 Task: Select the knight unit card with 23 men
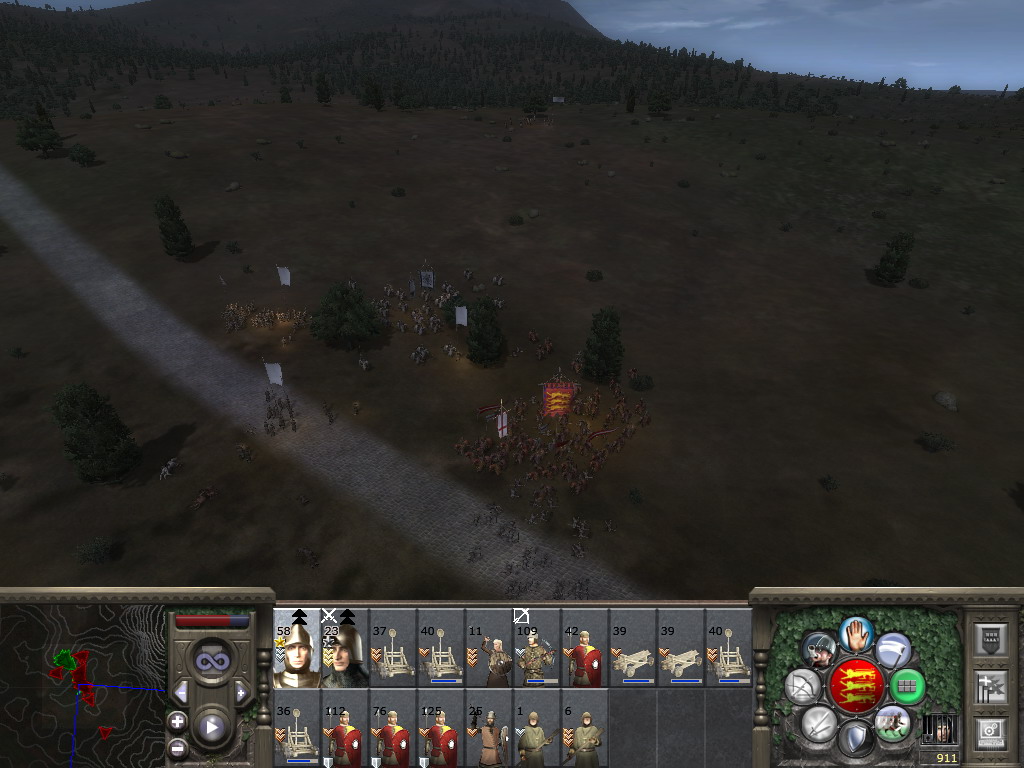[345, 647]
